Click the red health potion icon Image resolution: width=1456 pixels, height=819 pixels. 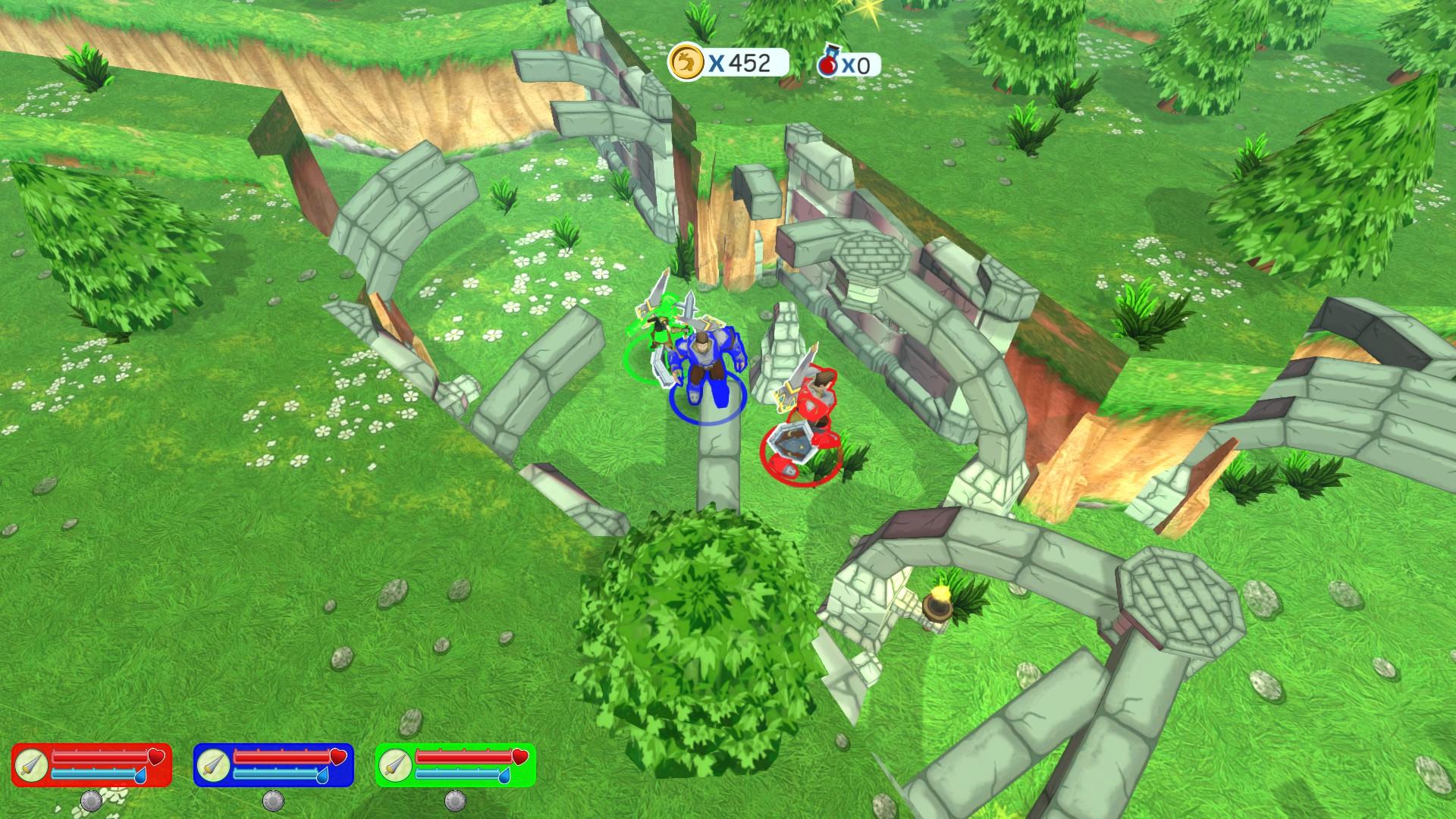(x=829, y=64)
